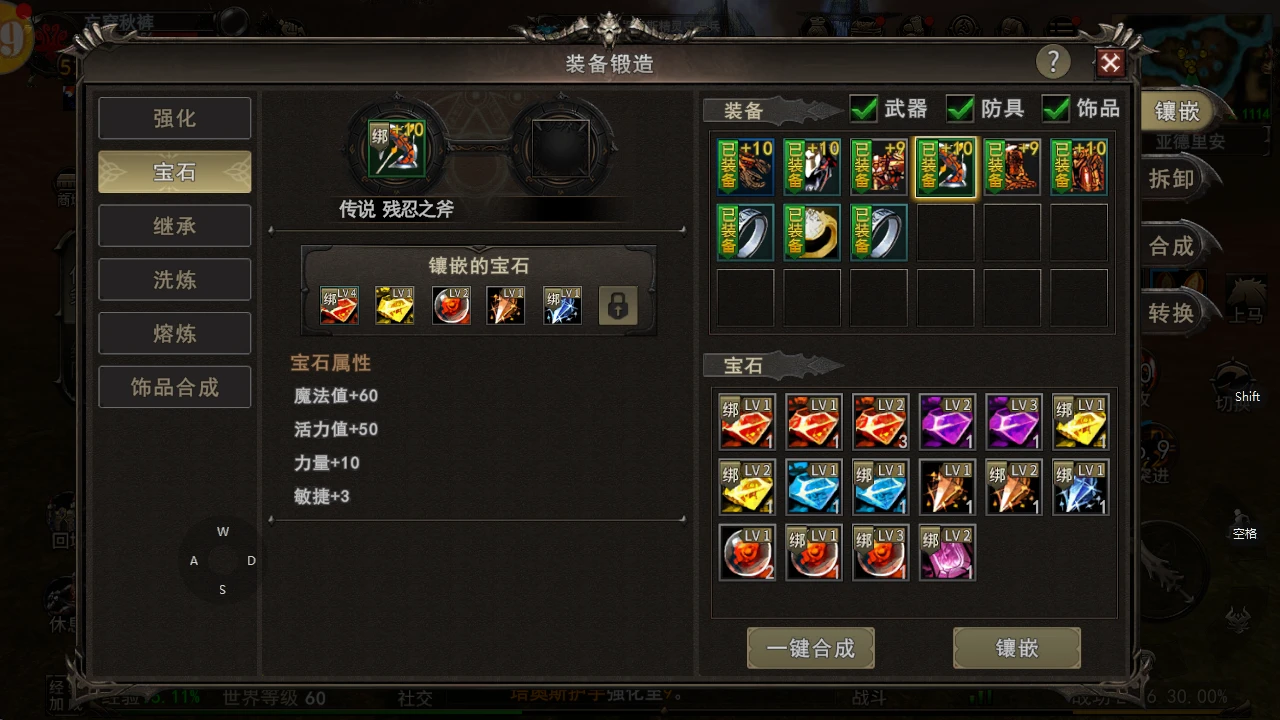Screen dimensions: 1280x720
Task: Select the LV1 blue diamond gem
Action: pos(813,488)
